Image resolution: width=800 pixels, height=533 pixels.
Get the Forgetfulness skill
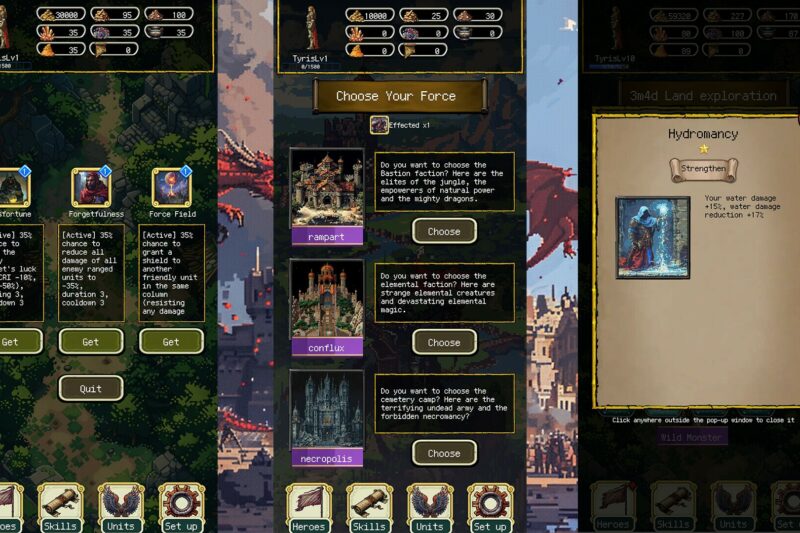click(90, 342)
